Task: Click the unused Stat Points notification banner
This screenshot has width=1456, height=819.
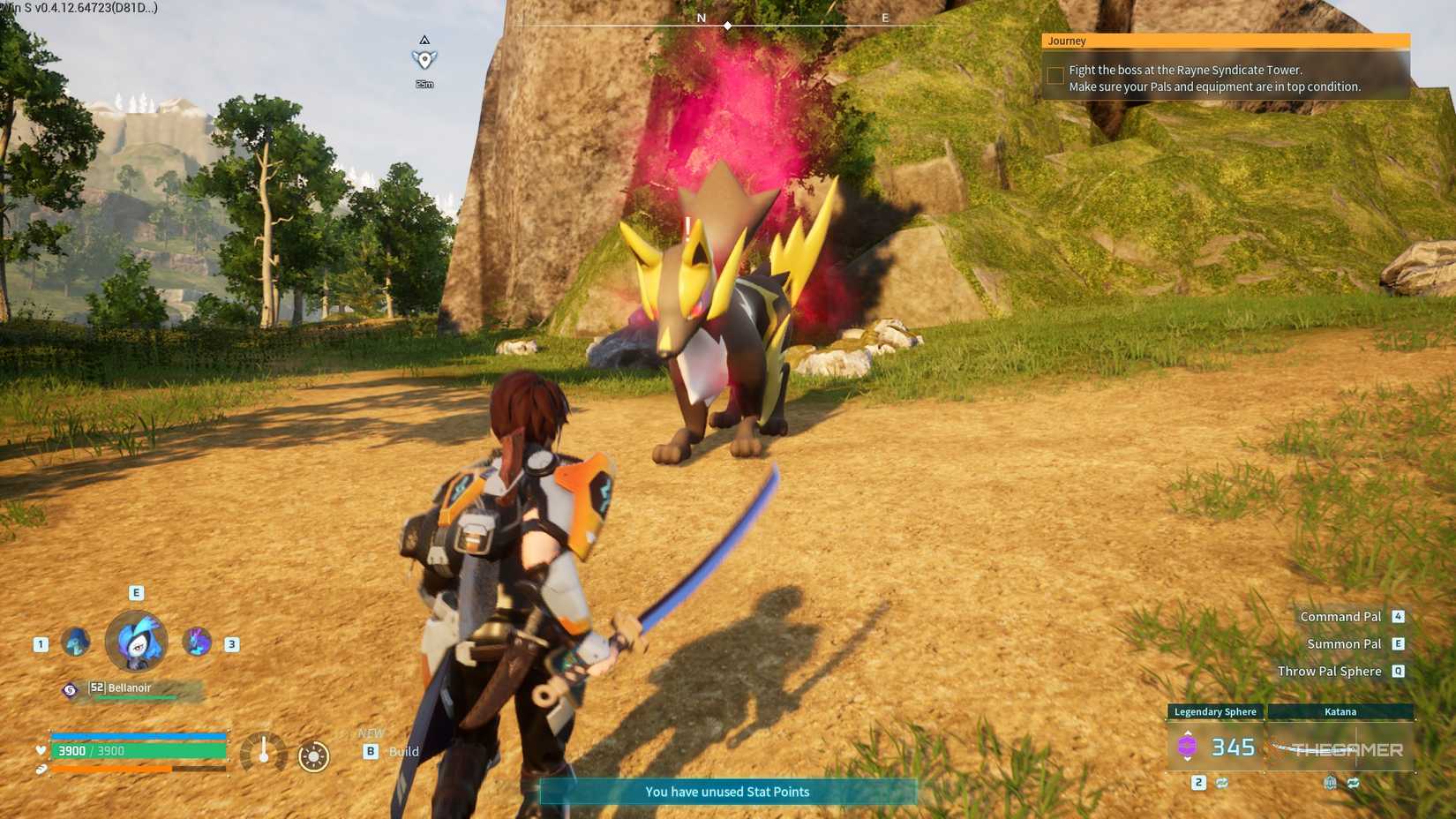Action: tap(727, 792)
